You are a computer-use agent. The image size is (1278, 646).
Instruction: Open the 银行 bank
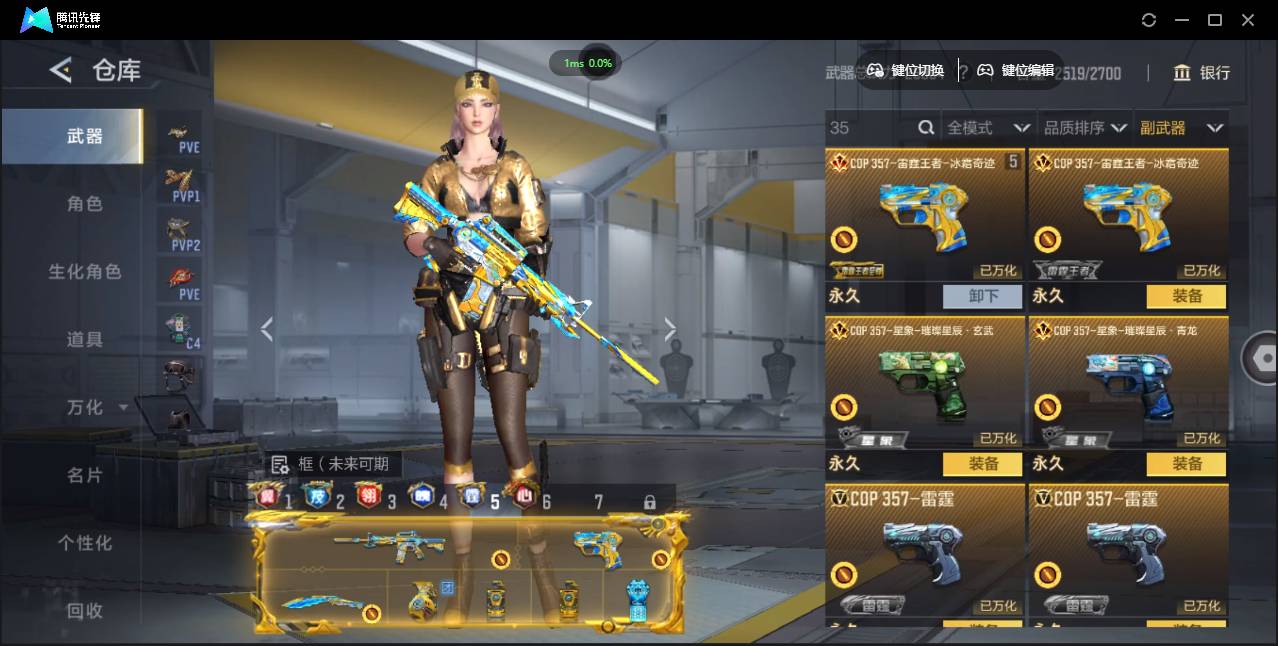[1201, 72]
